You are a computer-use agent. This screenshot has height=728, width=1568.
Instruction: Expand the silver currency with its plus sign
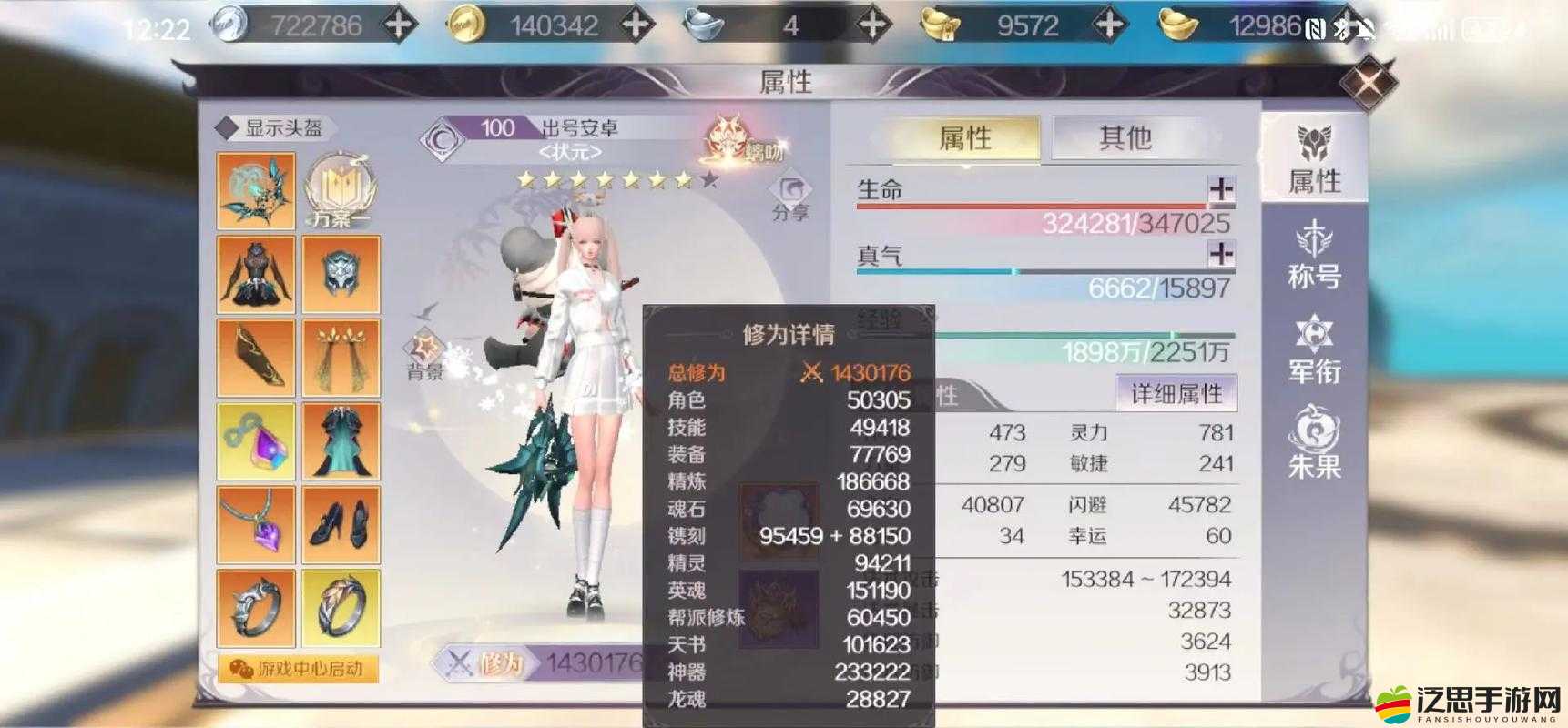point(397,23)
